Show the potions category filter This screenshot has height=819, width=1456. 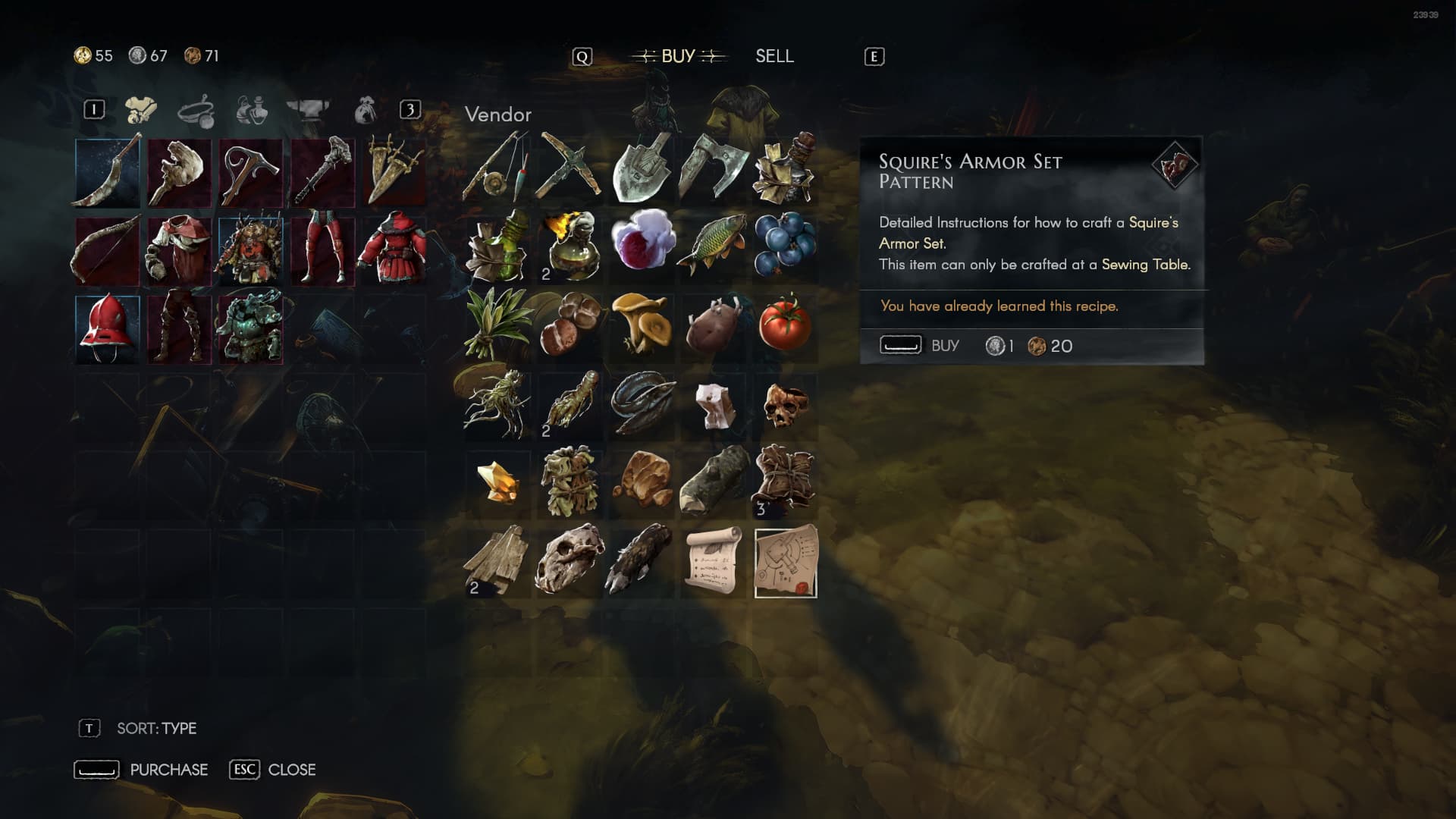(x=252, y=111)
